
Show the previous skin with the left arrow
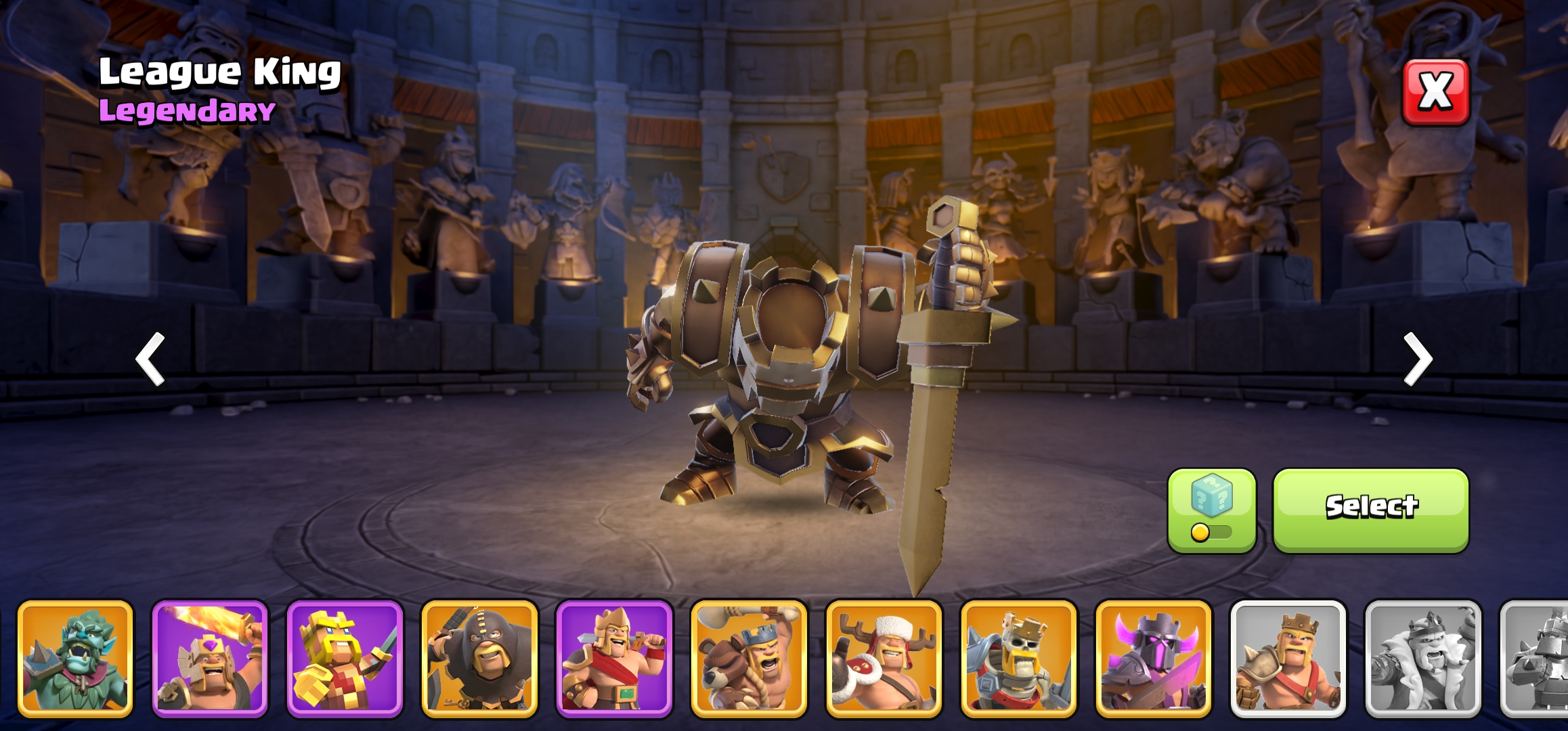[150, 359]
